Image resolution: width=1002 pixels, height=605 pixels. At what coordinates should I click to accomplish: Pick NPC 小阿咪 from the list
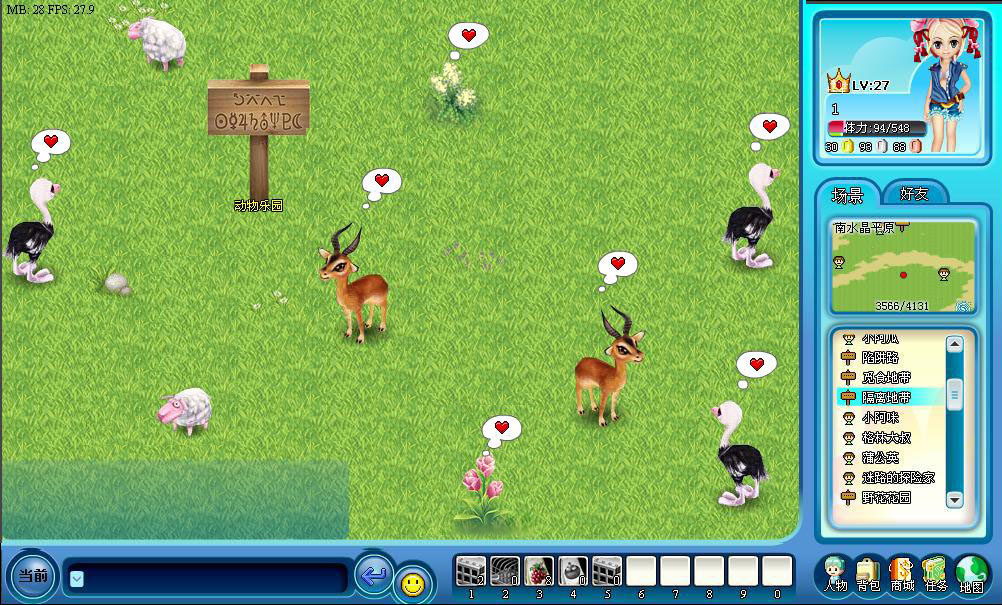pos(880,417)
